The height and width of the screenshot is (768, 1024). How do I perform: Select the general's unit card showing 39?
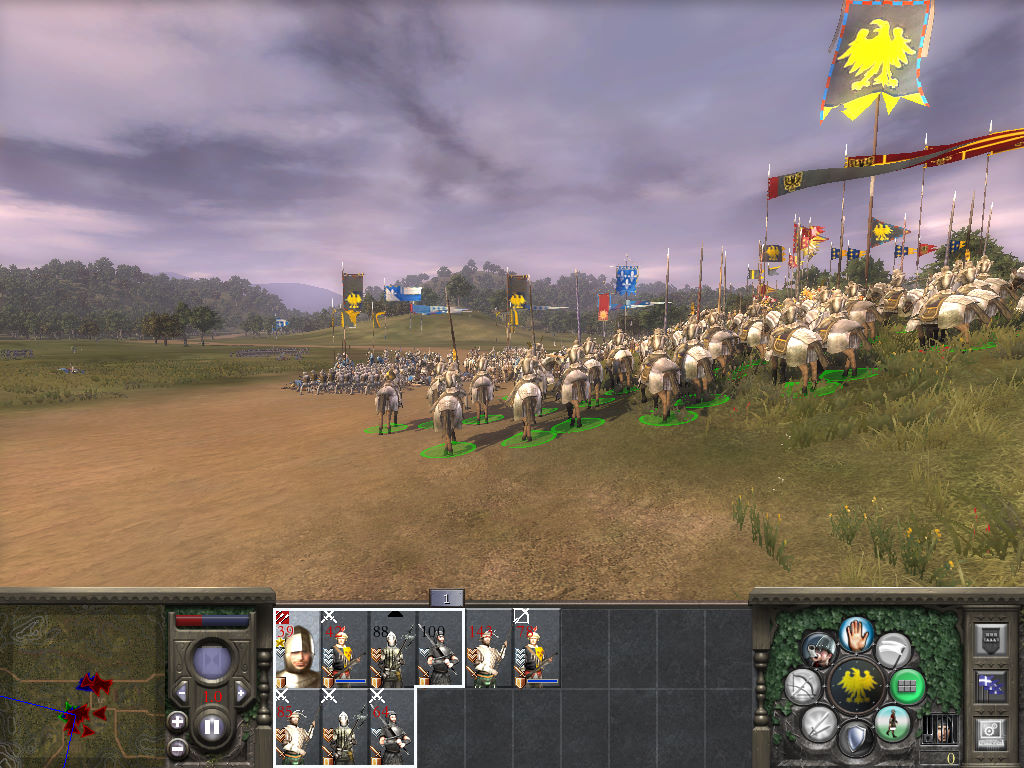[298, 648]
